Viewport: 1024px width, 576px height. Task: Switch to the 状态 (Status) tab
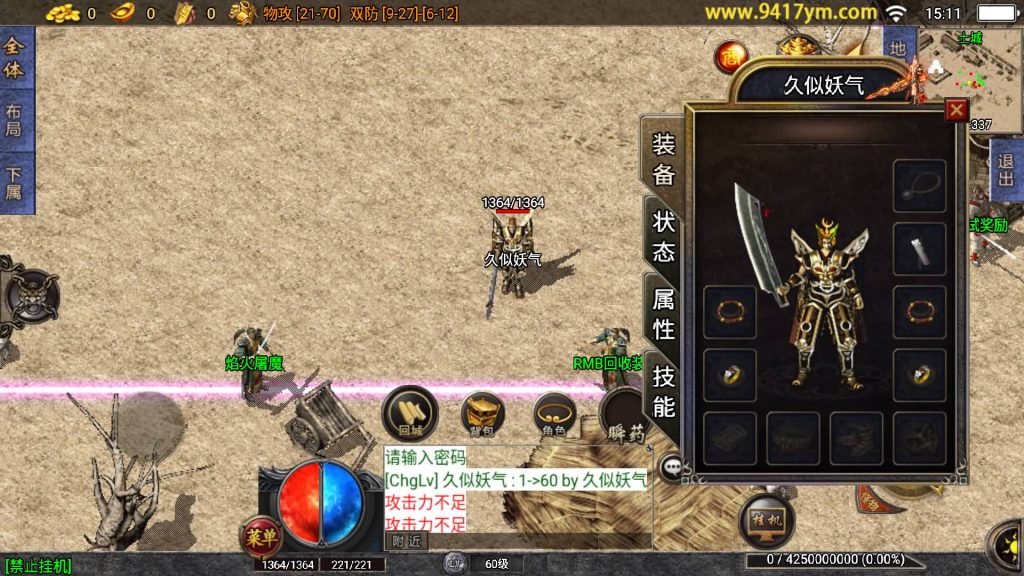(663, 237)
